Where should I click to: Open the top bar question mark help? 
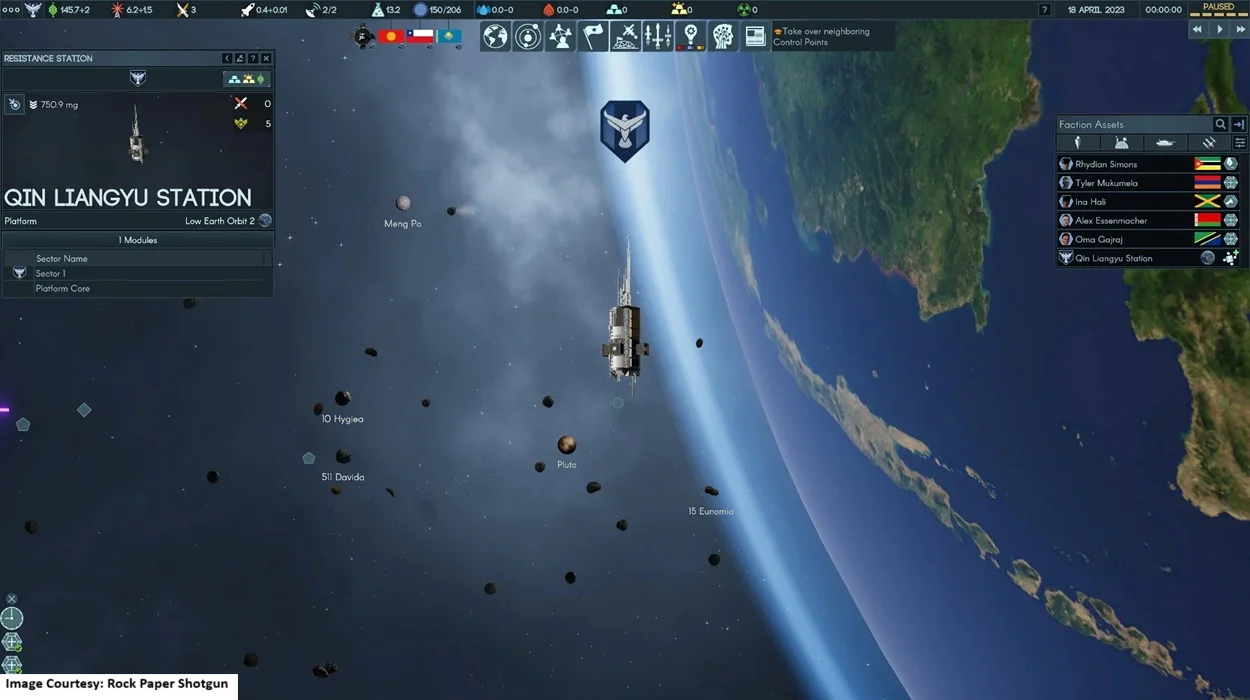[x=1045, y=10]
